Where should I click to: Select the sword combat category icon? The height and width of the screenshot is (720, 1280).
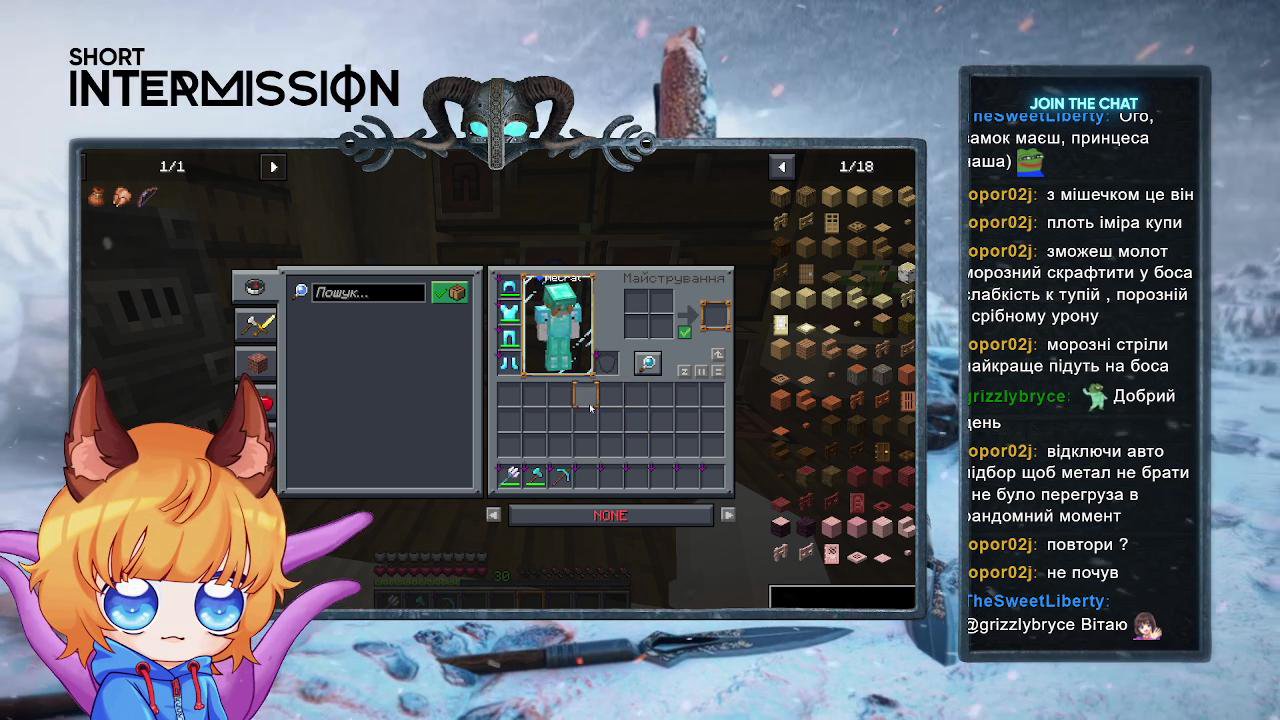pos(256,325)
